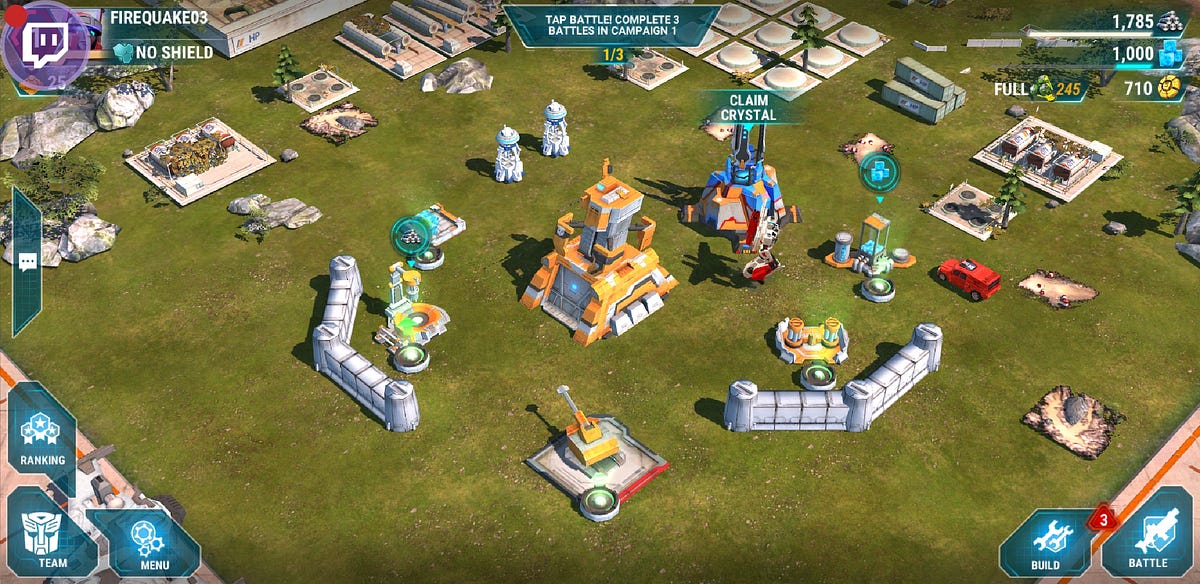Image resolution: width=1200 pixels, height=584 pixels.
Task: Expand the chat side panel
Action: point(27,262)
